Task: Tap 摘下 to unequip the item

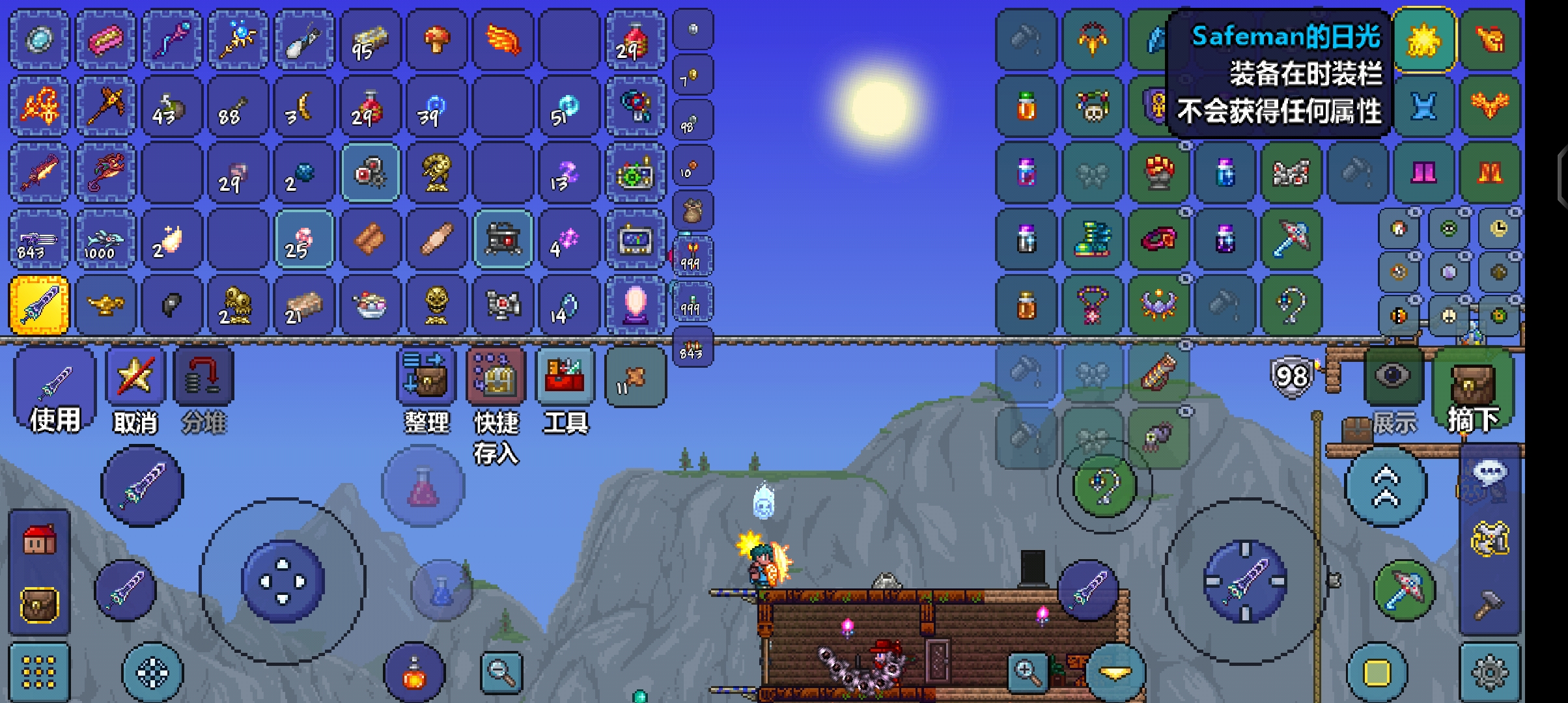Action: (1472, 389)
